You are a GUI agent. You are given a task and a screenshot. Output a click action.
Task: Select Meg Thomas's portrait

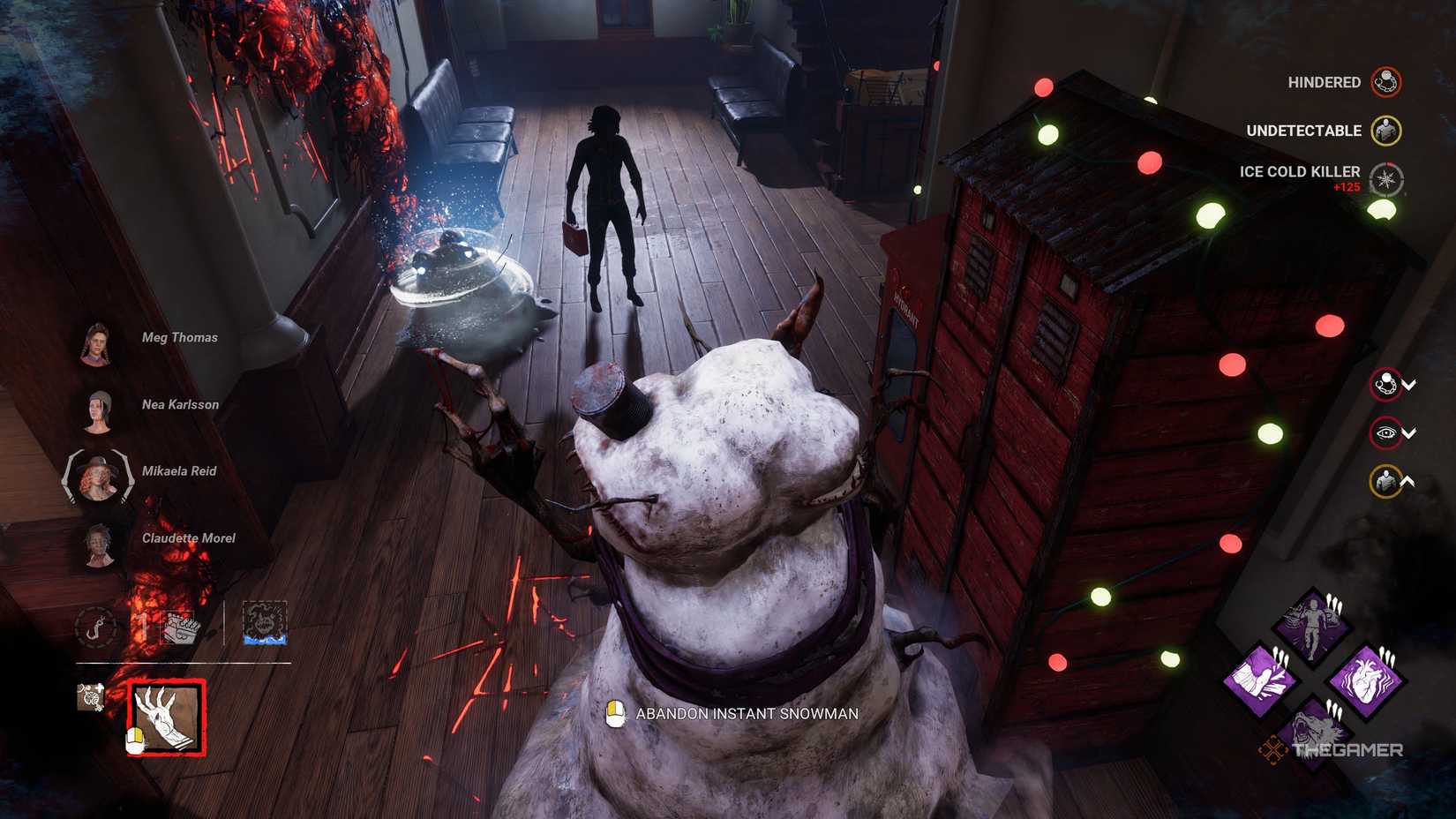[x=99, y=344]
